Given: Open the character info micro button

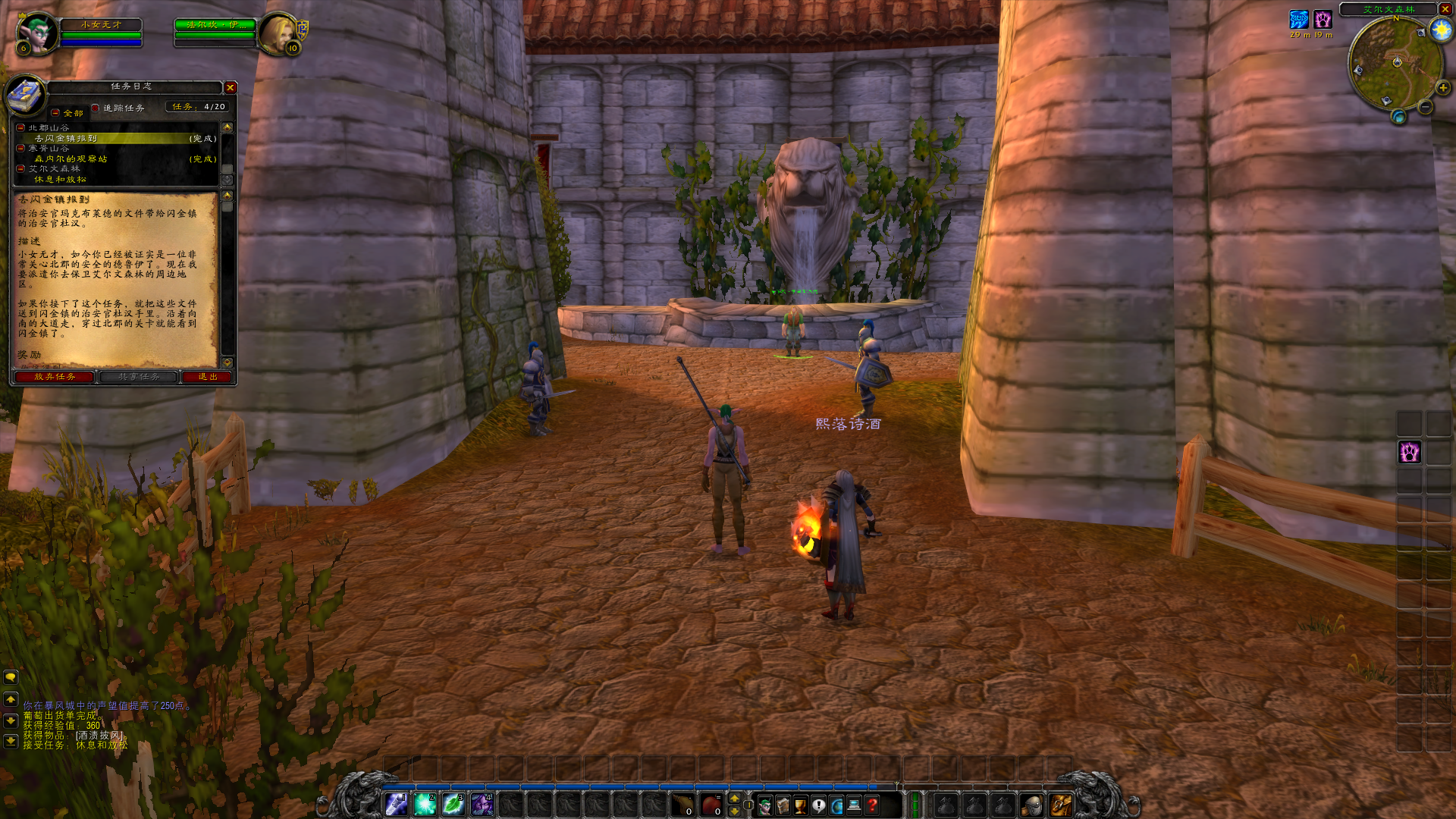Looking at the screenshot, I should point(764,805).
